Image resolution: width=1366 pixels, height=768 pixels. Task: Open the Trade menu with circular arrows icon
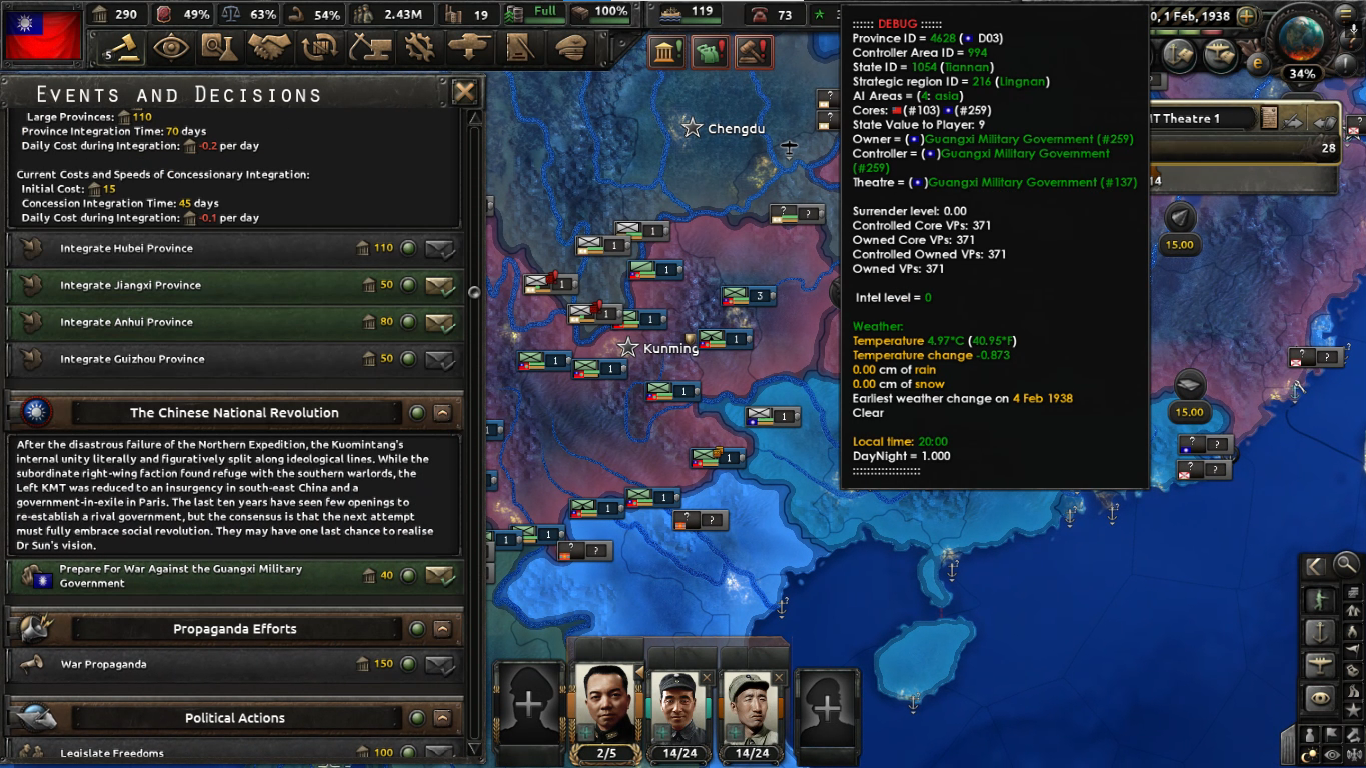320,47
